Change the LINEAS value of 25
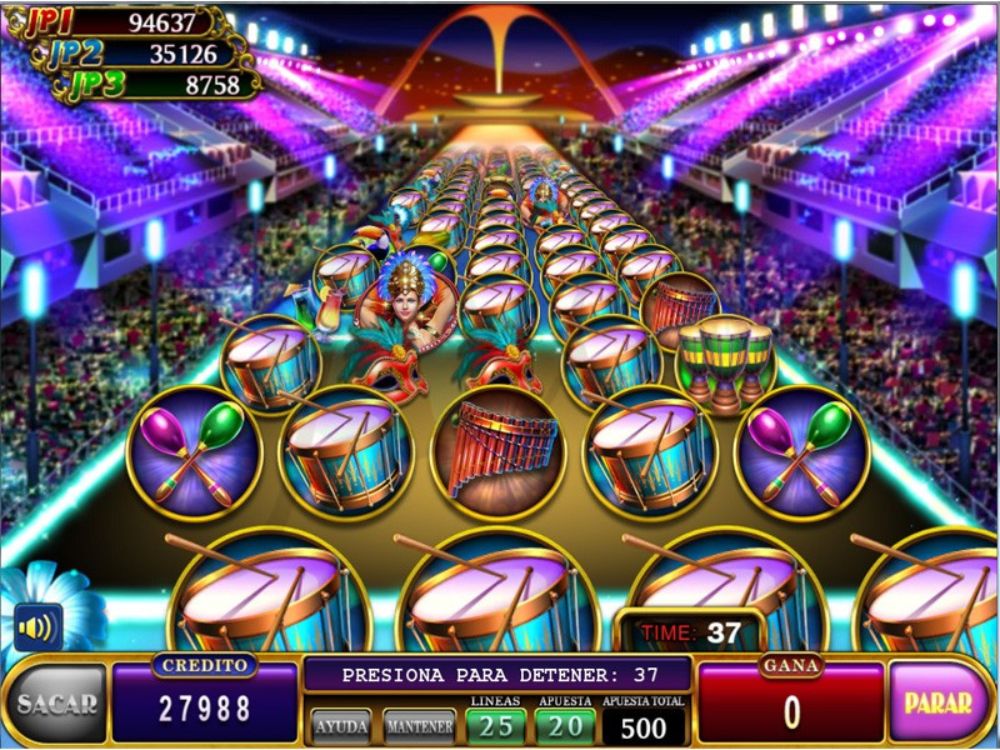Image resolution: width=1000 pixels, height=750 pixels. [x=495, y=725]
